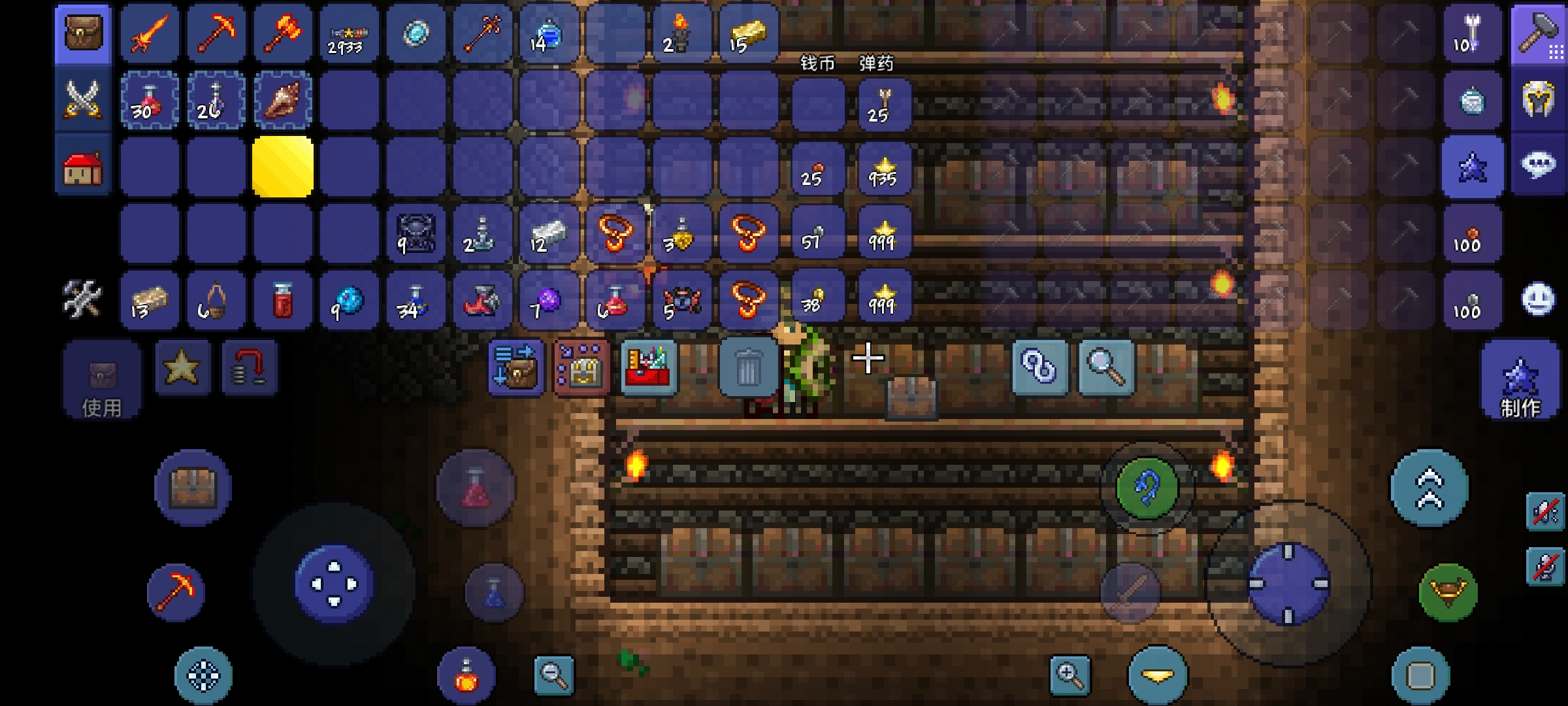Switch to the armor helmet tab
Image resolution: width=1568 pixels, height=706 pixels.
pyautogui.click(x=1538, y=100)
